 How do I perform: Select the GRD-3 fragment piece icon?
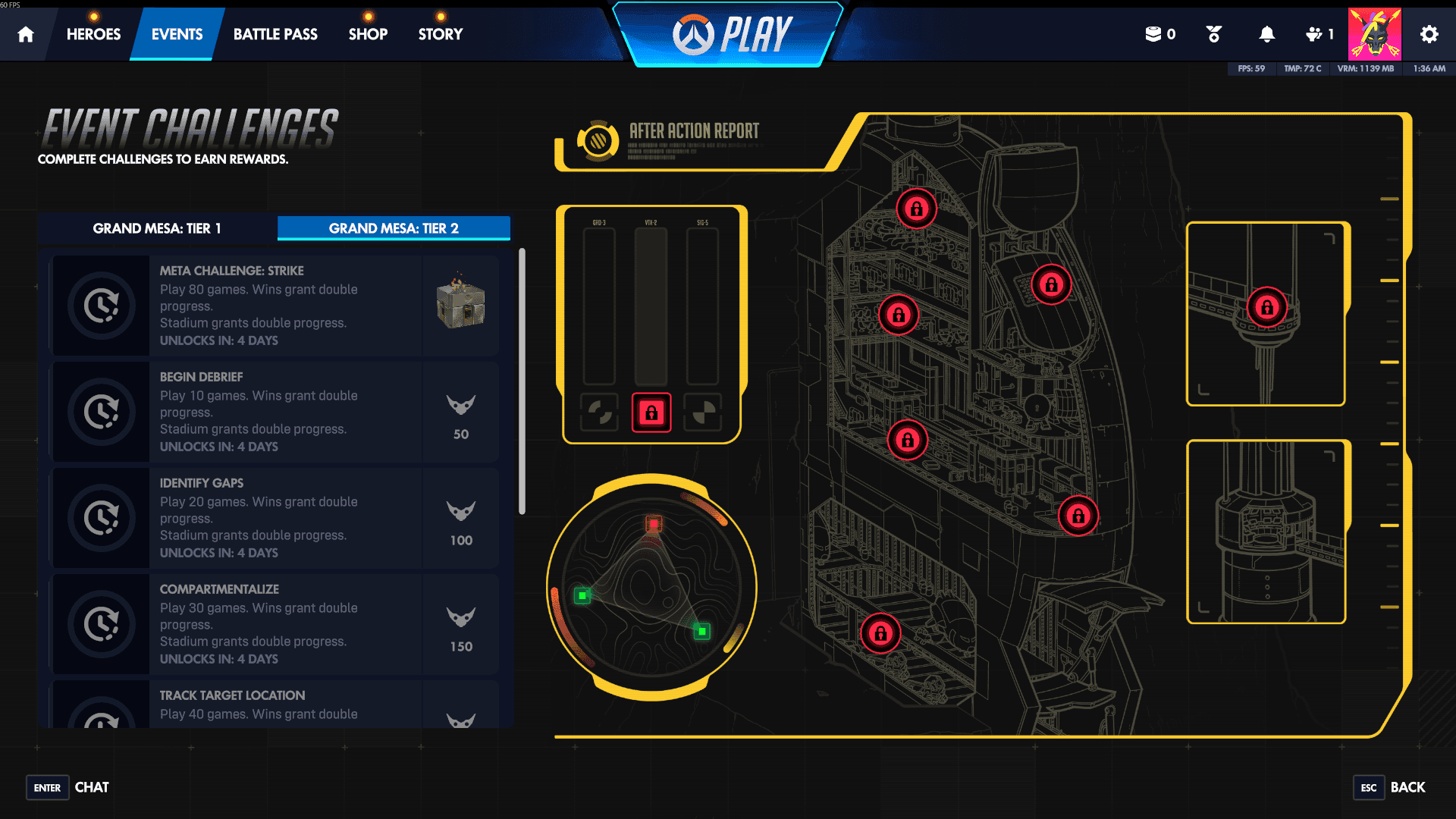[599, 413]
